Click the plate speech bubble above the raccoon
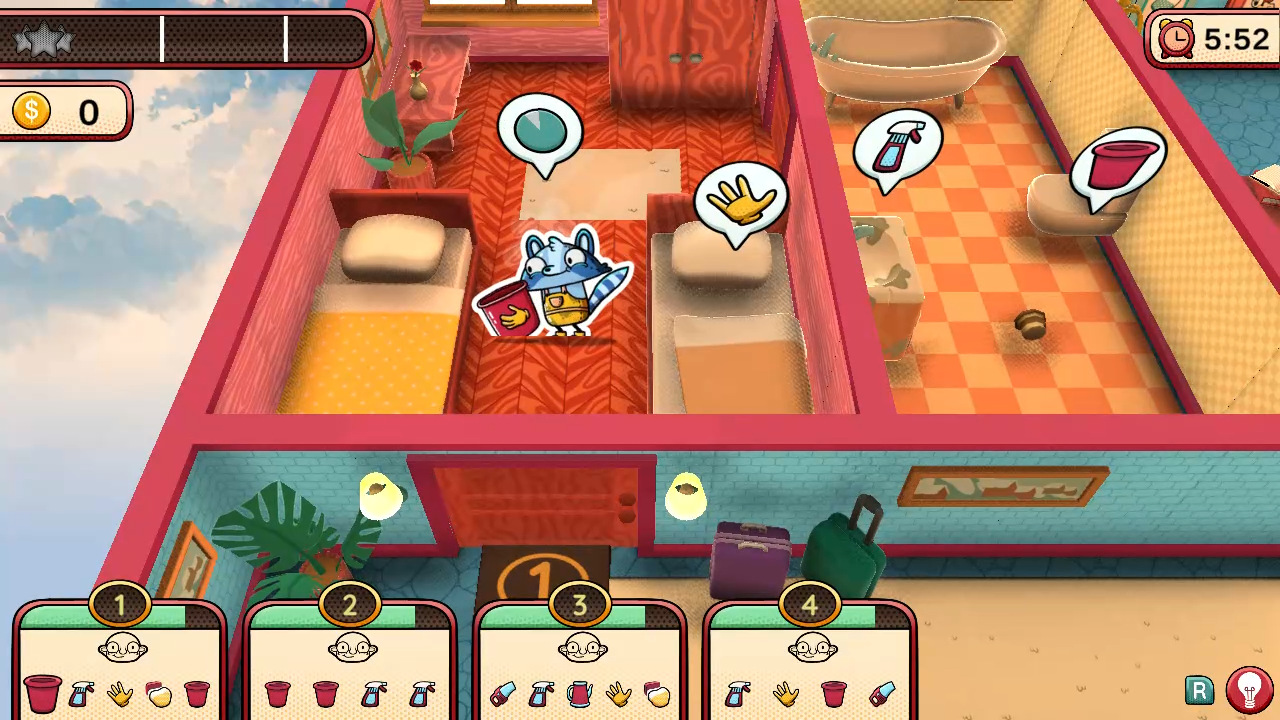1280x720 pixels. (540, 128)
